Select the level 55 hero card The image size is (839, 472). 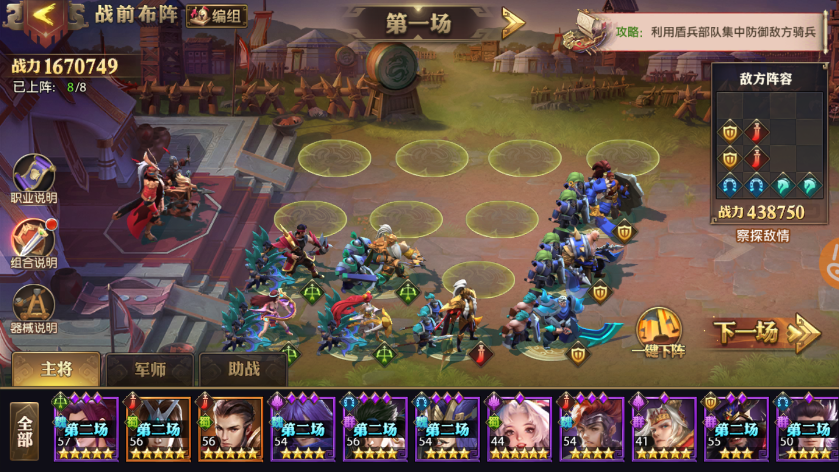click(x=735, y=429)
